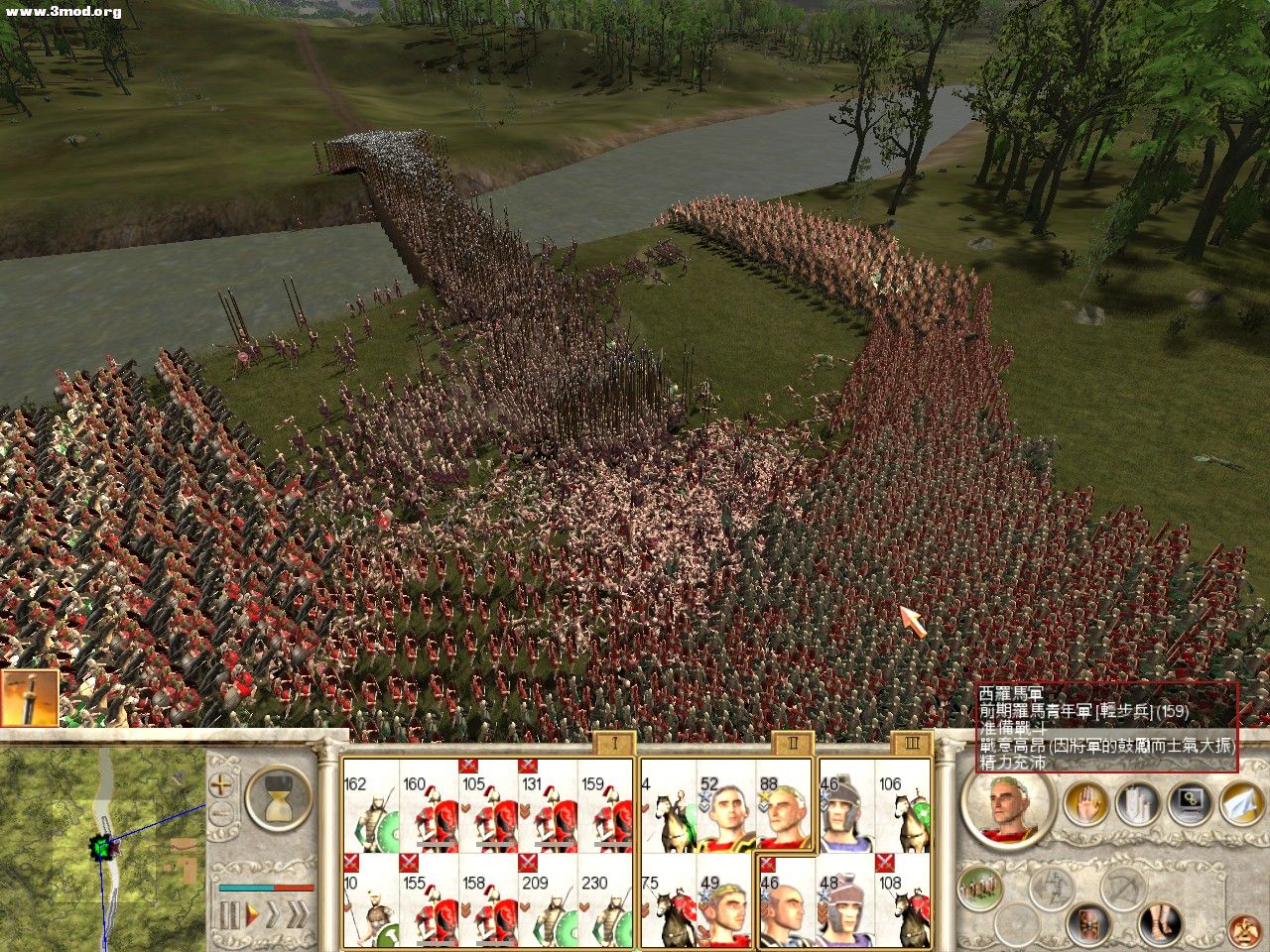Switch to unit group tab III
The width and height of the screenshot is (1270, 952).
[911, 742]
